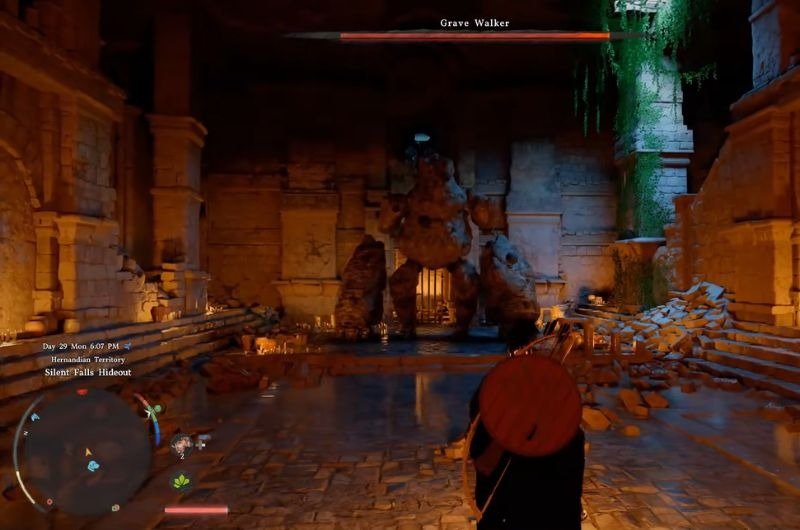Viewport: 800px width, 530px height.
Task: Click the Silent Falls Hideout location label
Action: click(87, 372)
